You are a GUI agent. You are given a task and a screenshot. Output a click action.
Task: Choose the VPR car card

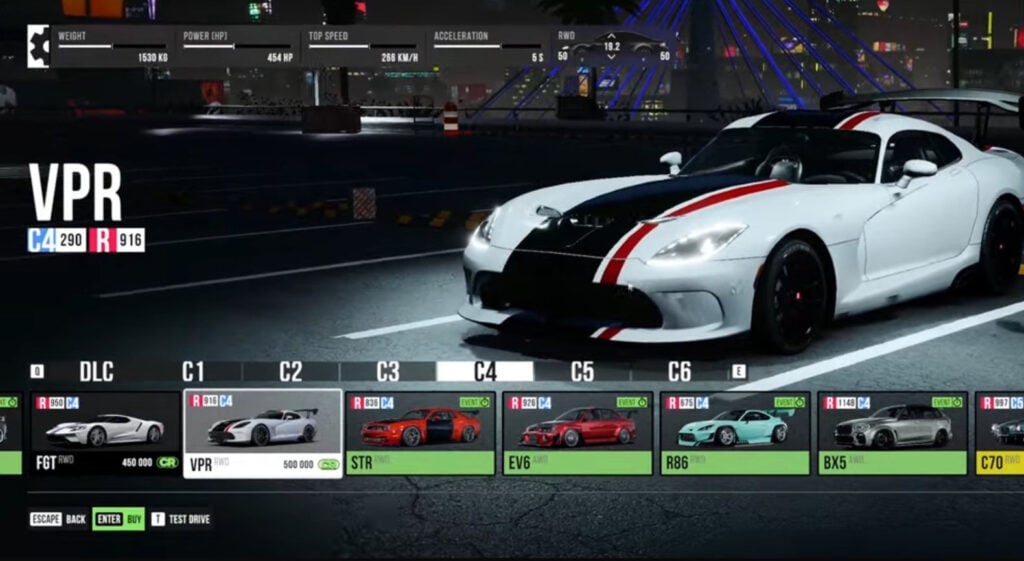(263, 433)
